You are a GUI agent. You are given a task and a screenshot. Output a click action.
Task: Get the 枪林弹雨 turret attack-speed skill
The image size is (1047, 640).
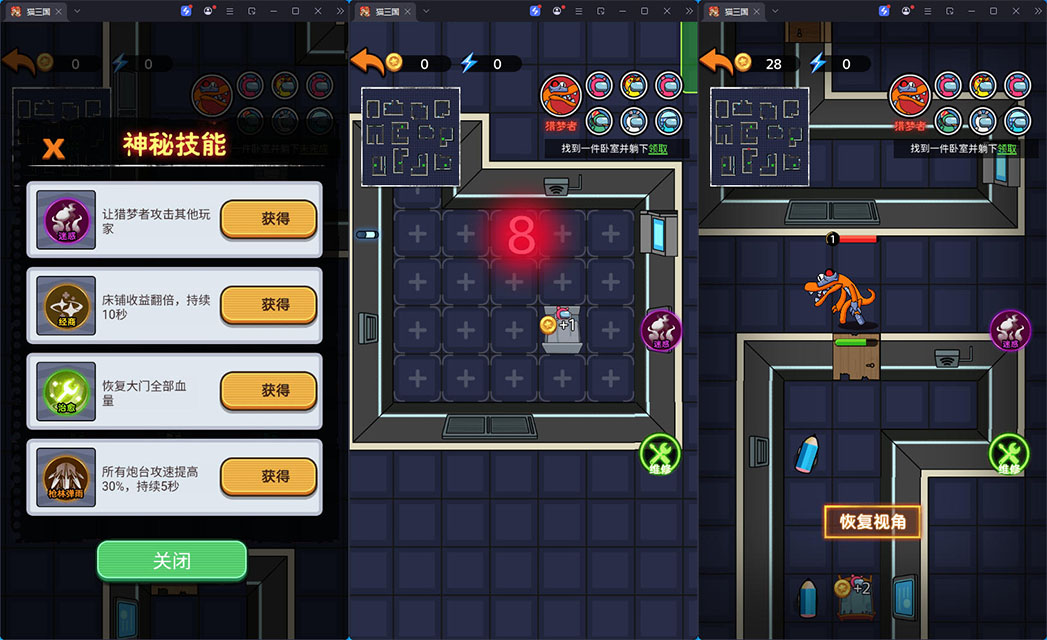click(268, 477)
